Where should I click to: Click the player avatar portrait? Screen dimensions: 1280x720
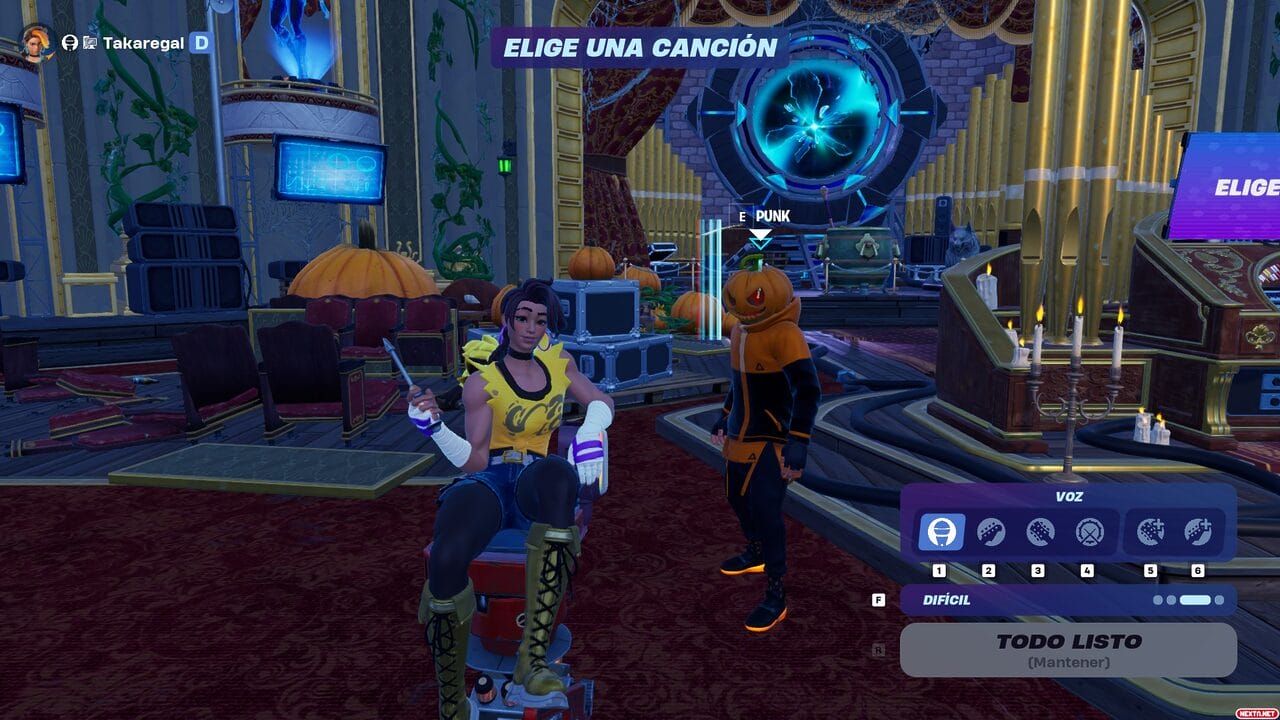(35, 43)
